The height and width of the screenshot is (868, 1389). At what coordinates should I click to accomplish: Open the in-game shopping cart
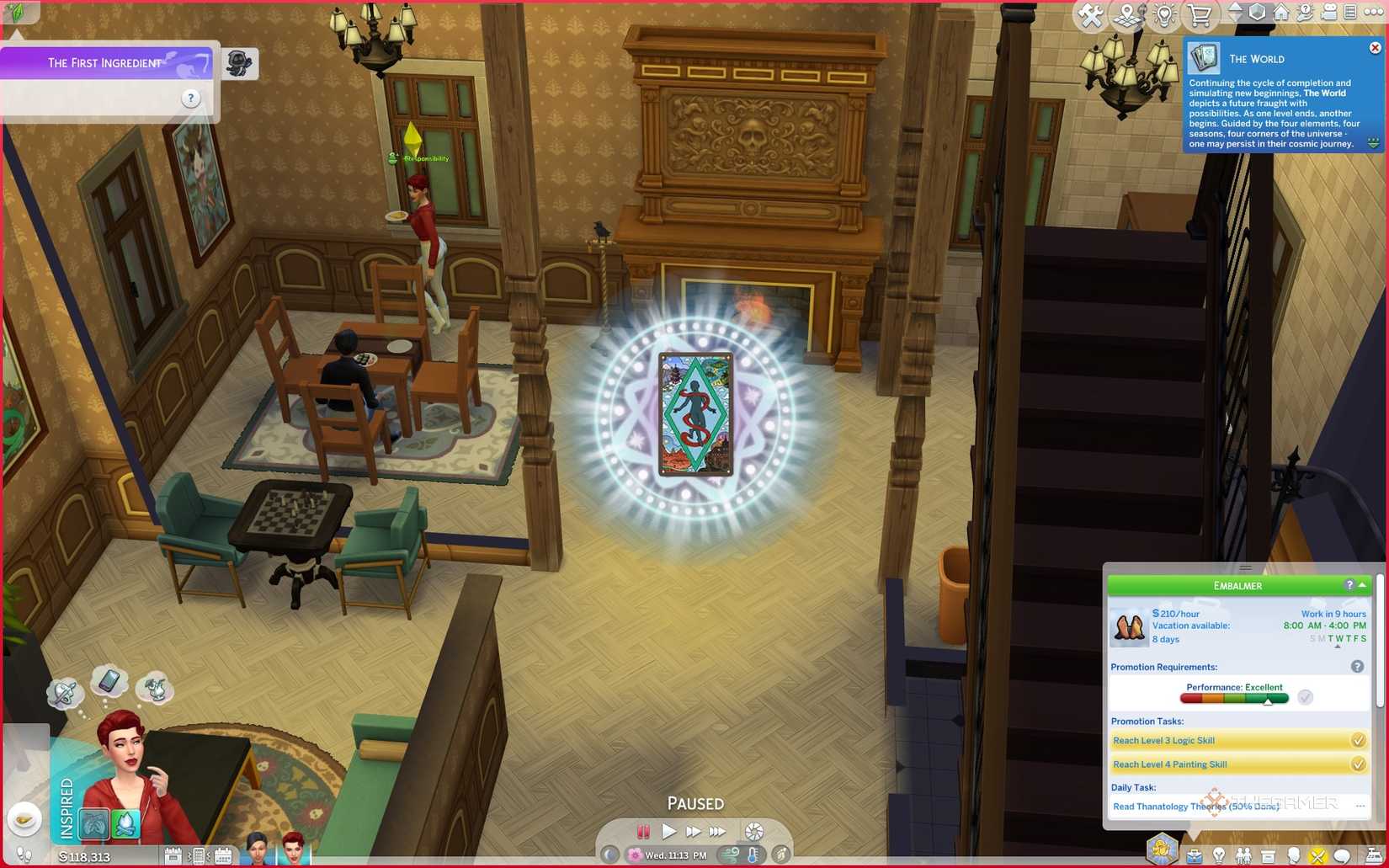click(1197, 14)
